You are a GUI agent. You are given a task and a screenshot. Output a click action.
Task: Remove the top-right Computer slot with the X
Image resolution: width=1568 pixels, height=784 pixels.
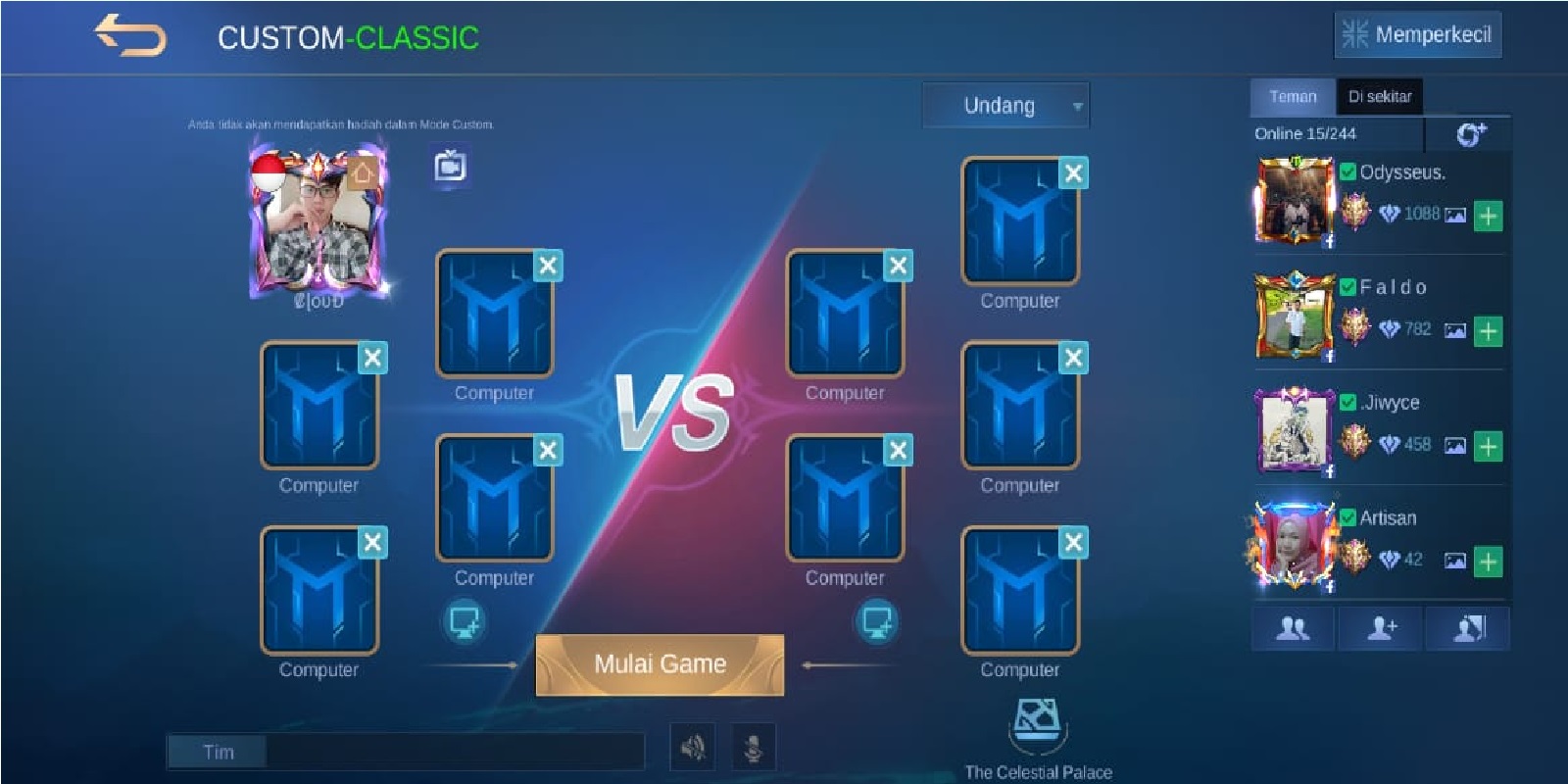coord(1072,173)
